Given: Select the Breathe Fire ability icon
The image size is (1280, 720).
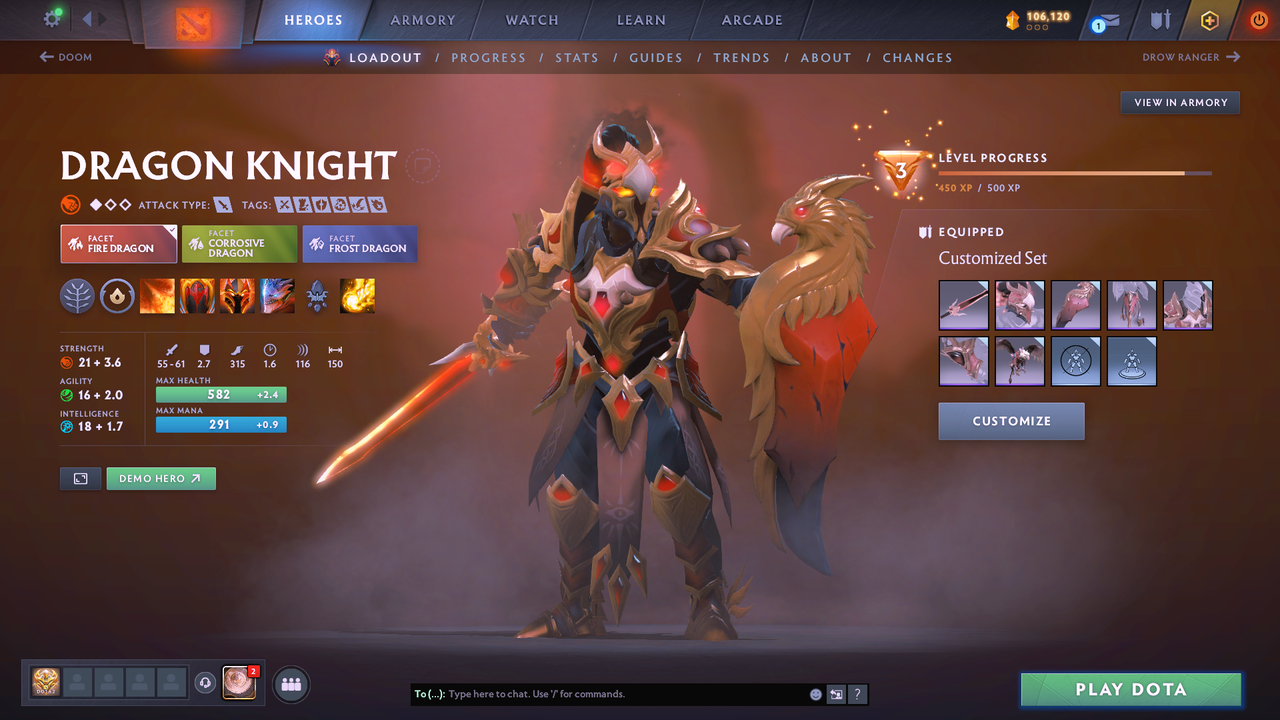Looking at the screenshot, I should tap(157, 296).
